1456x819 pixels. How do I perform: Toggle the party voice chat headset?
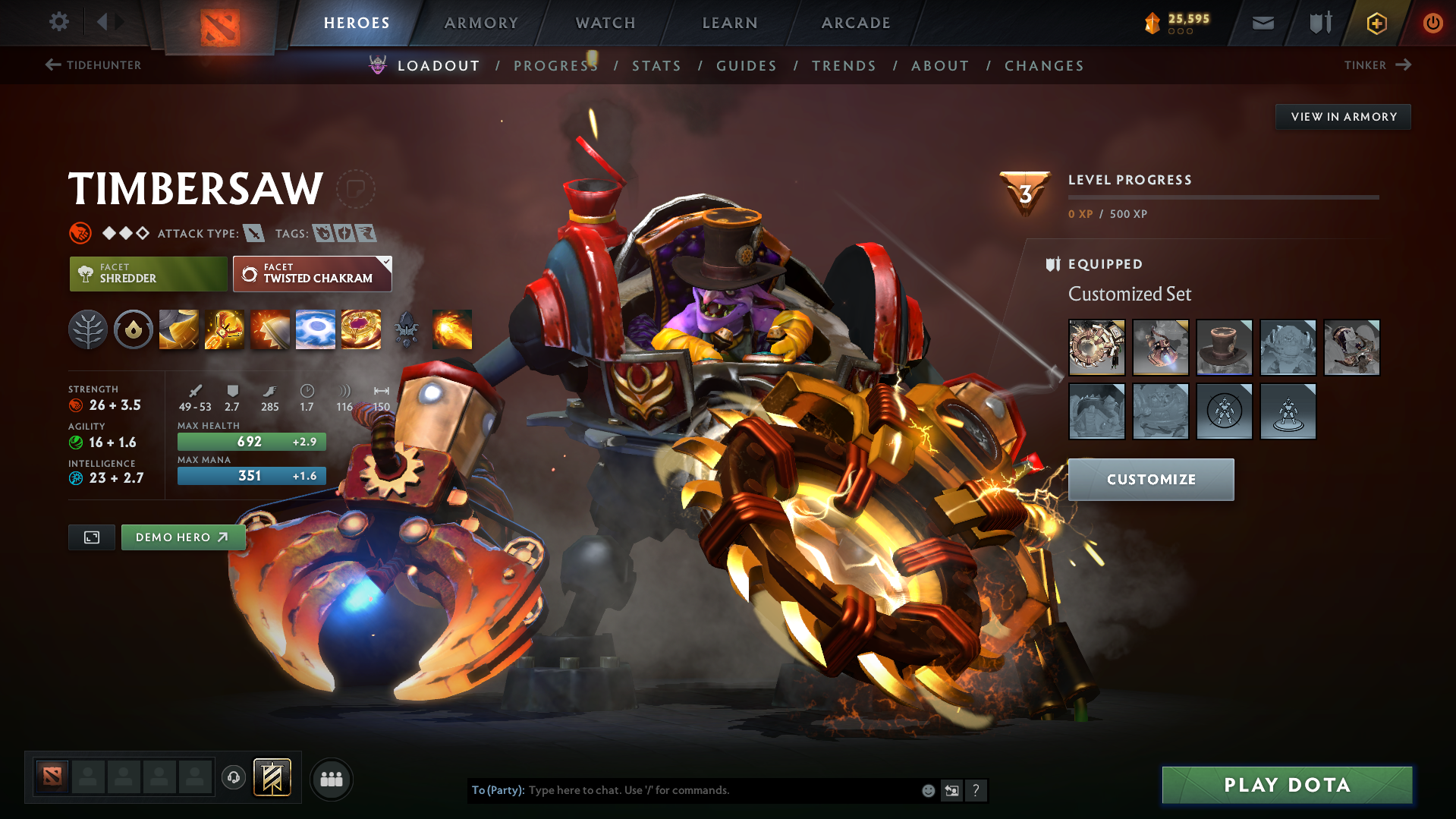pyautogui.click(x=233, y=779)
